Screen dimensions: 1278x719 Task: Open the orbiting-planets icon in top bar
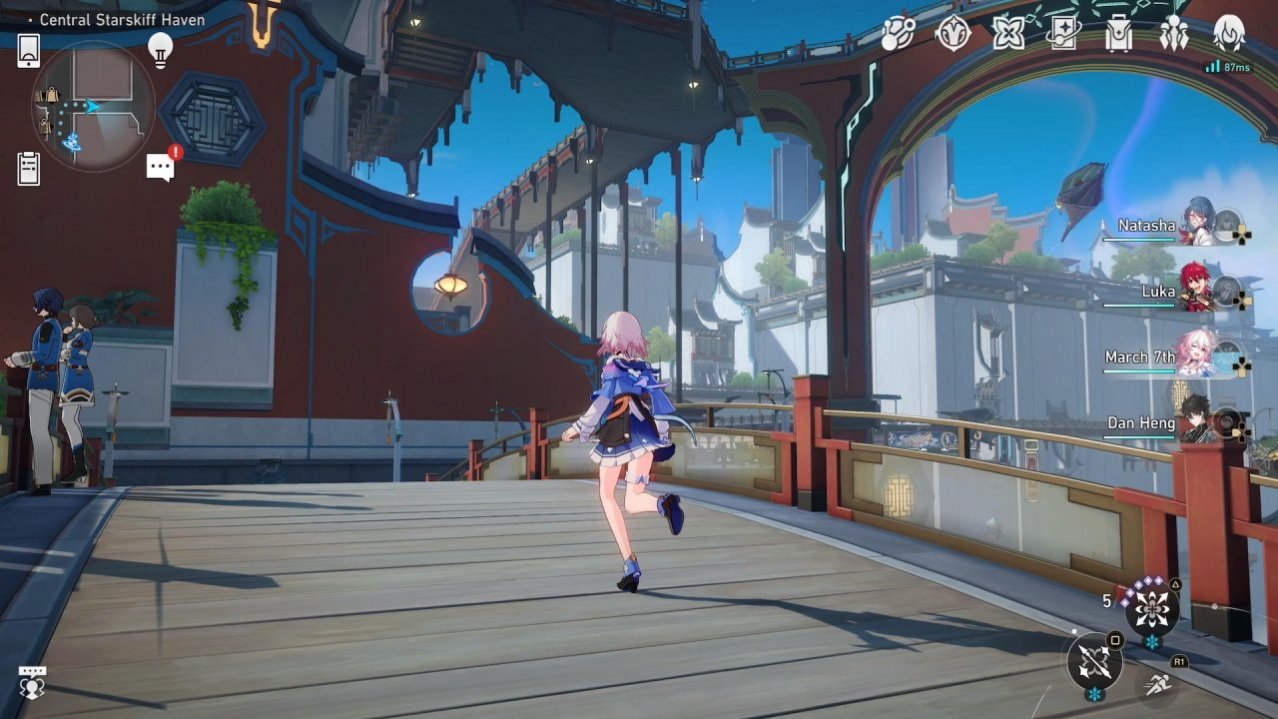898,35
